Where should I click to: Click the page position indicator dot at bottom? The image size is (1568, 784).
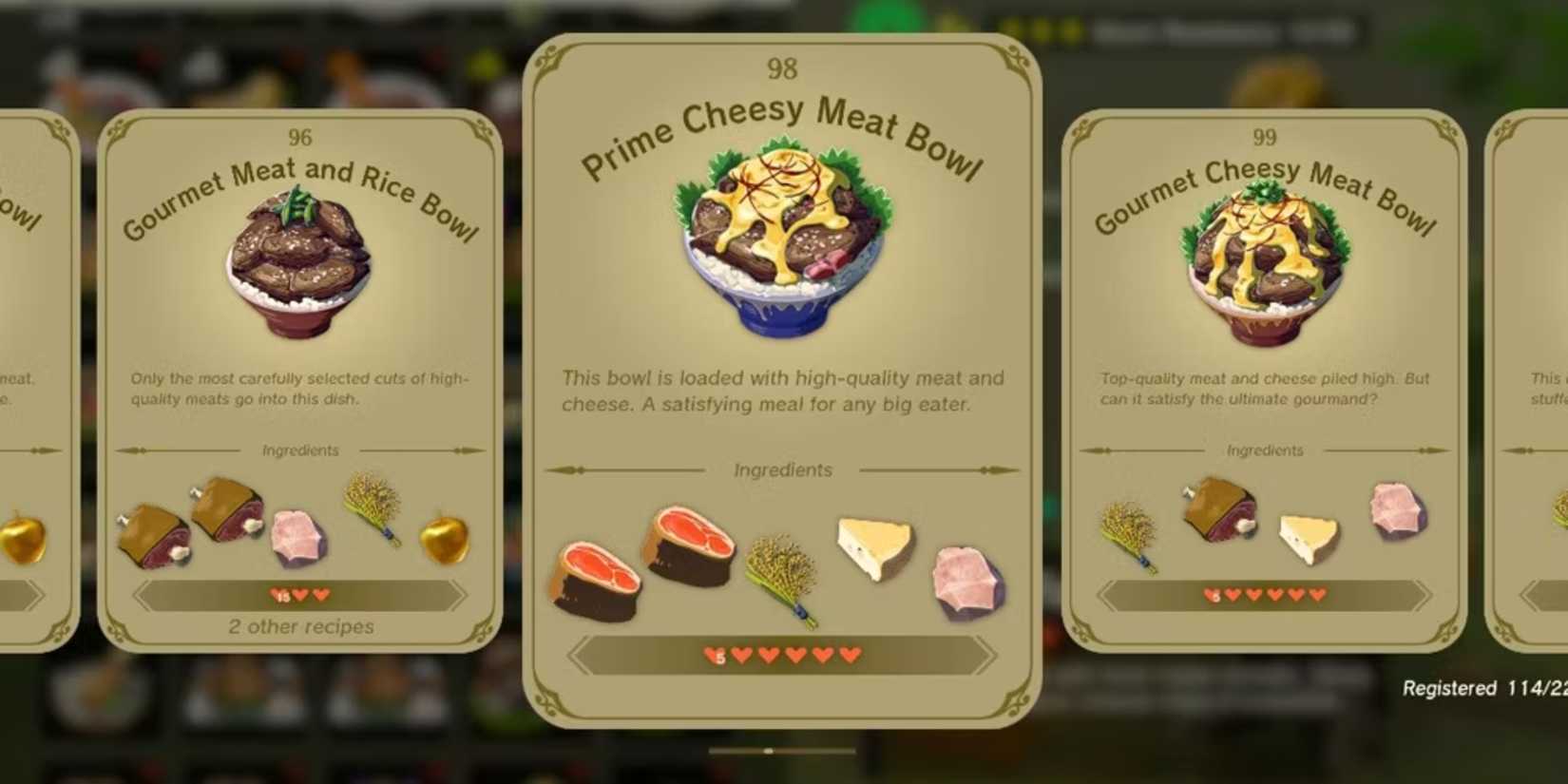pyautogui.click(x=768, y=750)
